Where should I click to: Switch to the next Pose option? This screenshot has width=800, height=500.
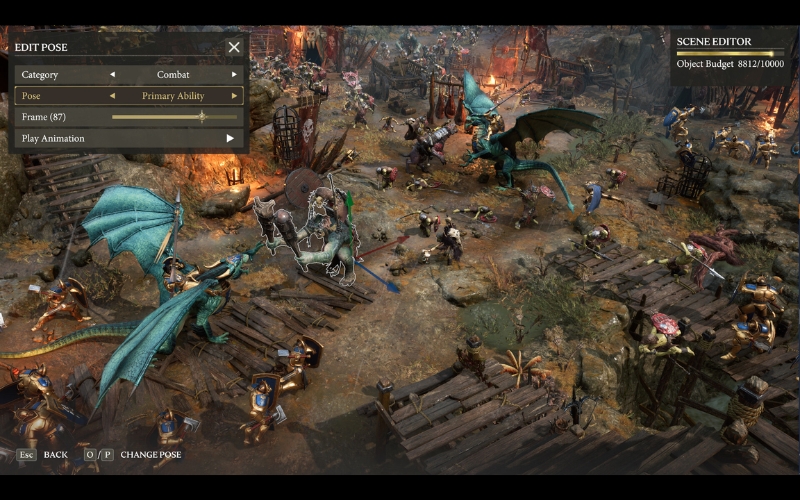pyautogui.click(x=234, y=96)
